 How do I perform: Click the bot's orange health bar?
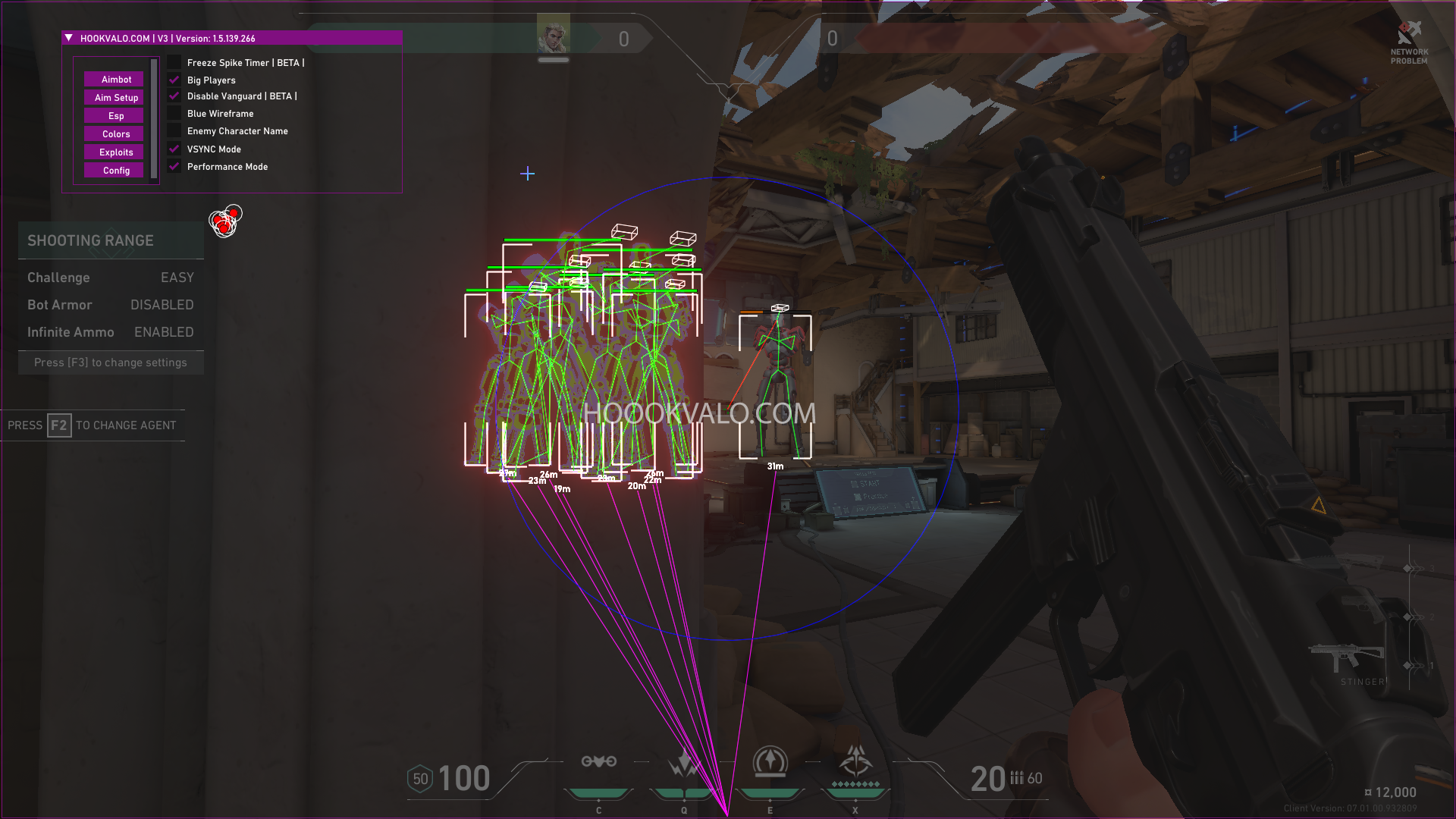click(750, 310)
